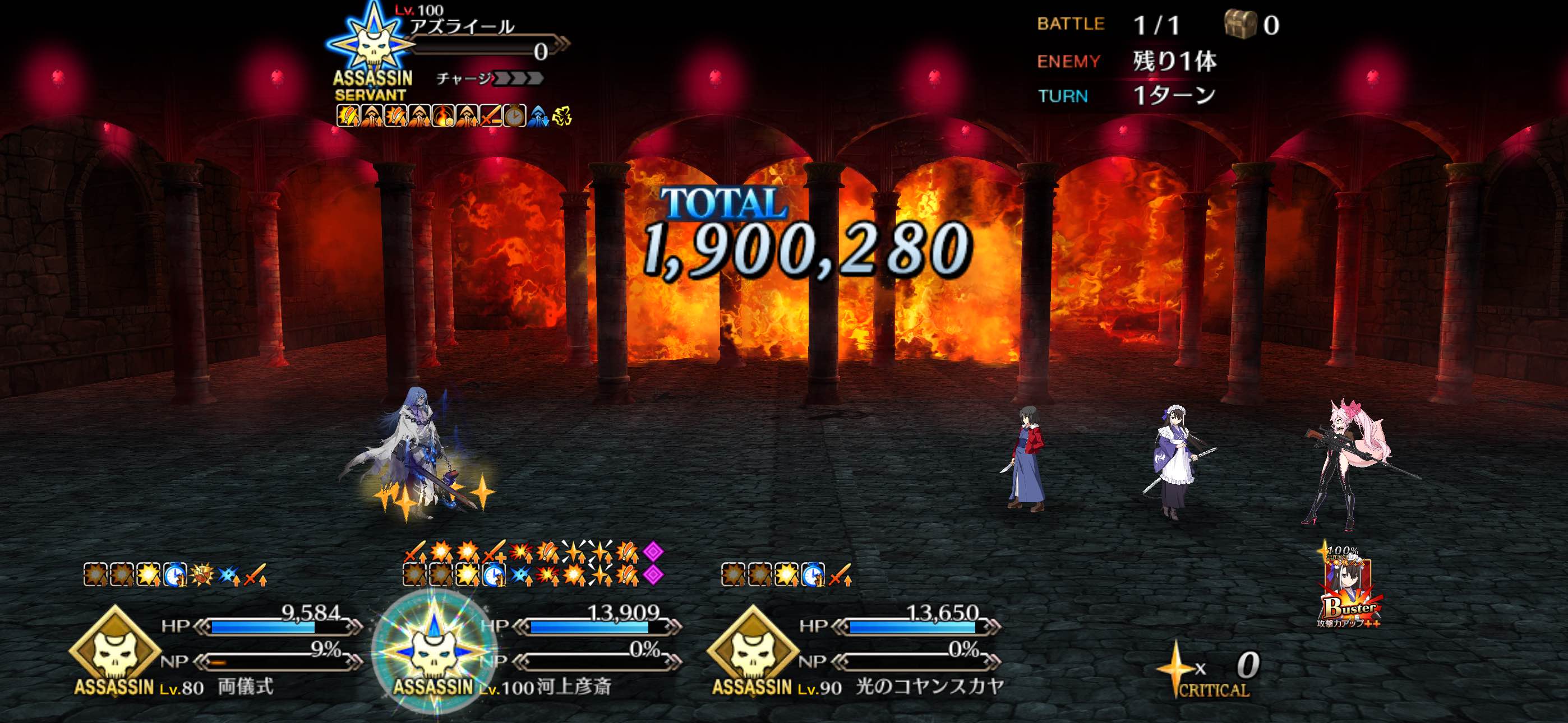Inspect アズライール's row of buff icons

point(454,115)
